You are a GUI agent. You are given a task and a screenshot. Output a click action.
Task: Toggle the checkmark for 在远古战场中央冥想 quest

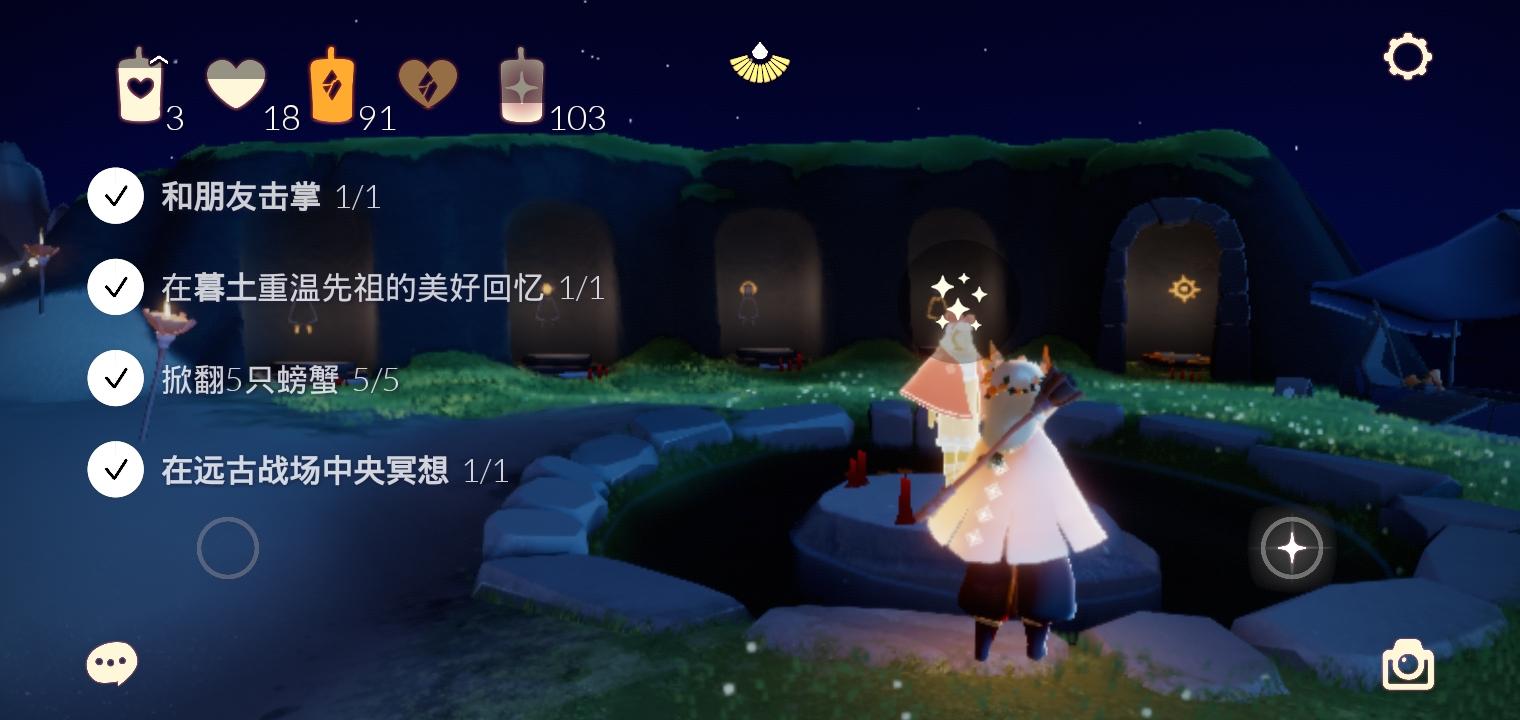115,469
